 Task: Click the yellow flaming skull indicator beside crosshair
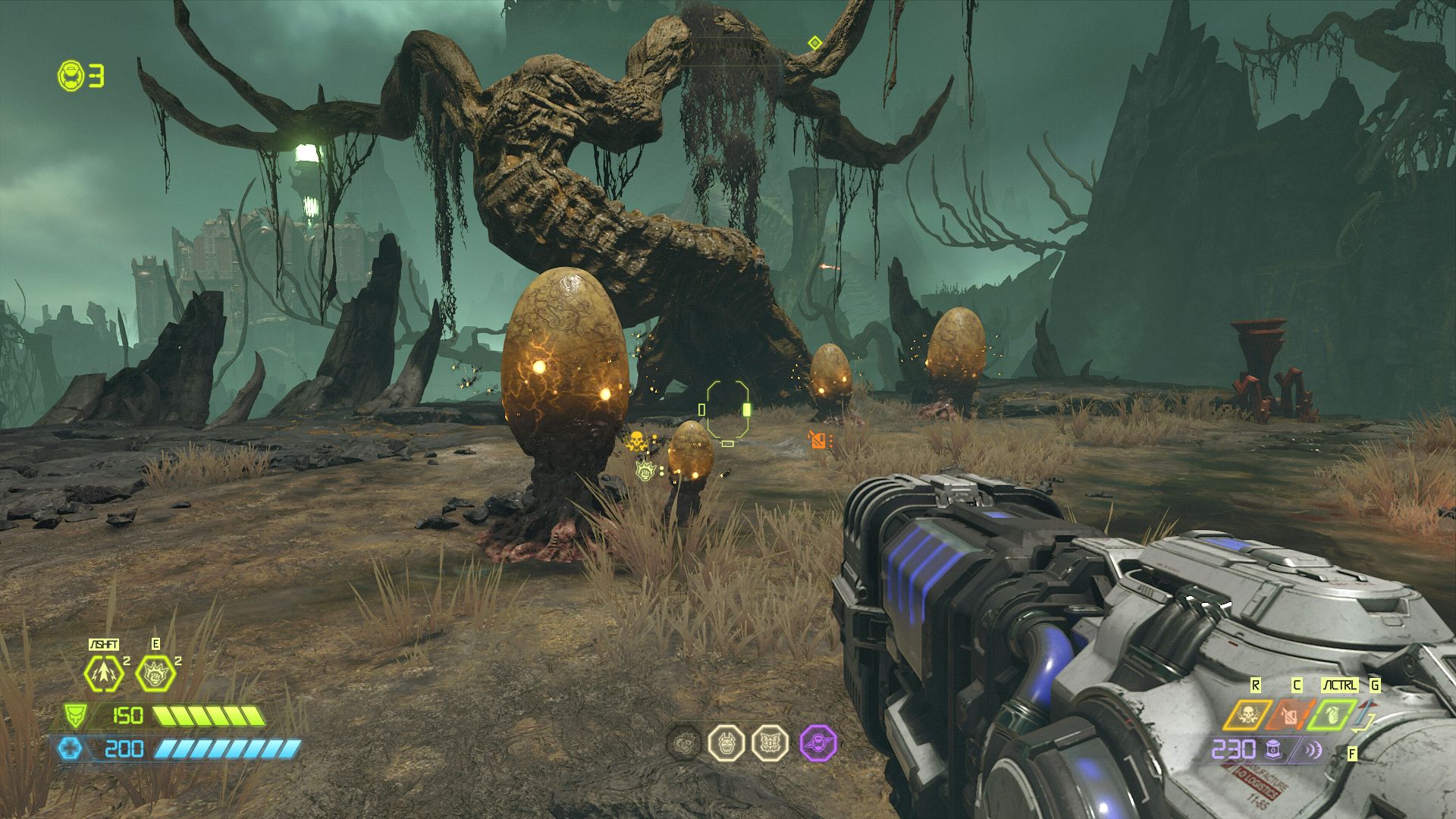pos(636,441)
